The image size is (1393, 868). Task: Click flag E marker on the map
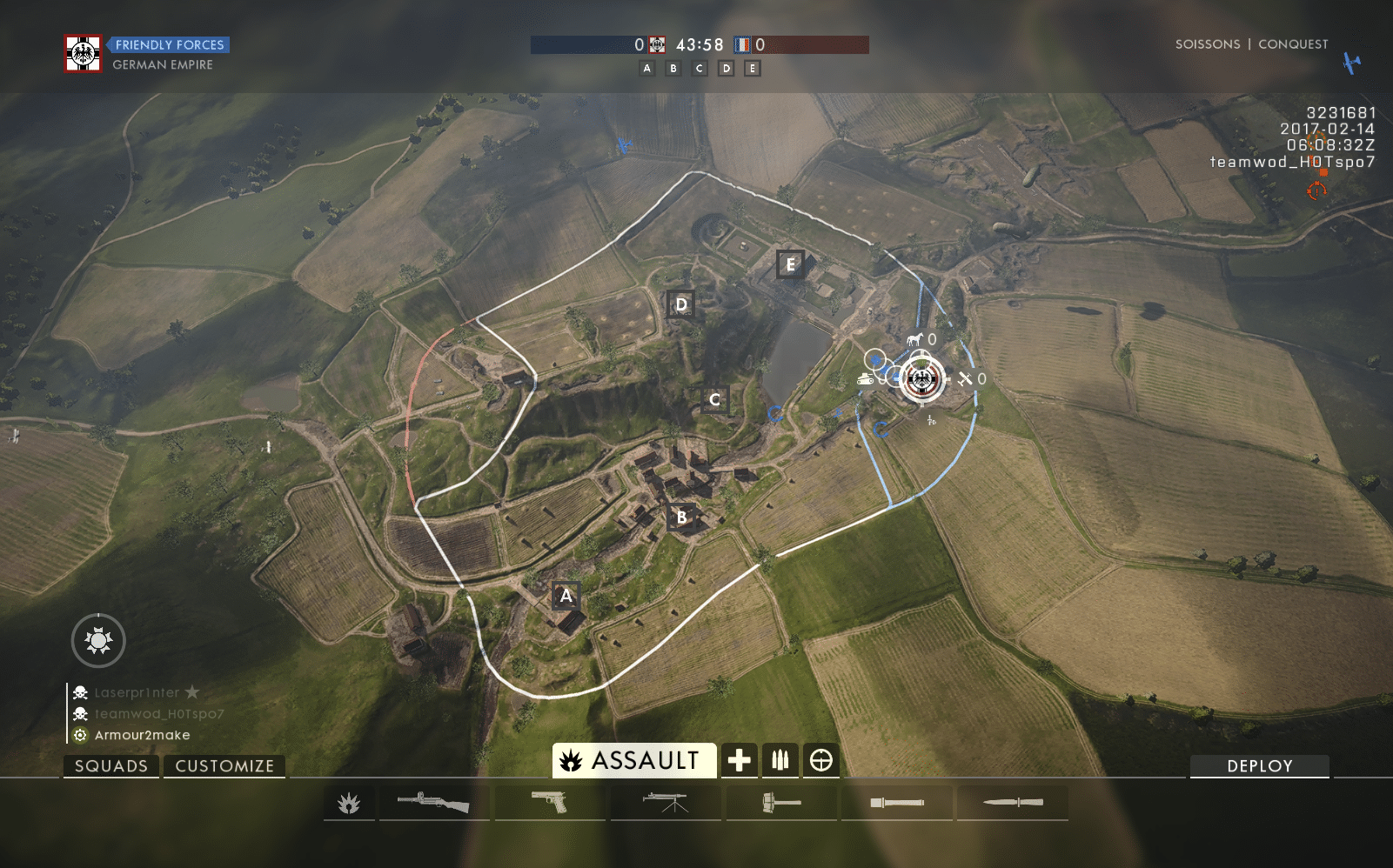click(x=790, y=264)
